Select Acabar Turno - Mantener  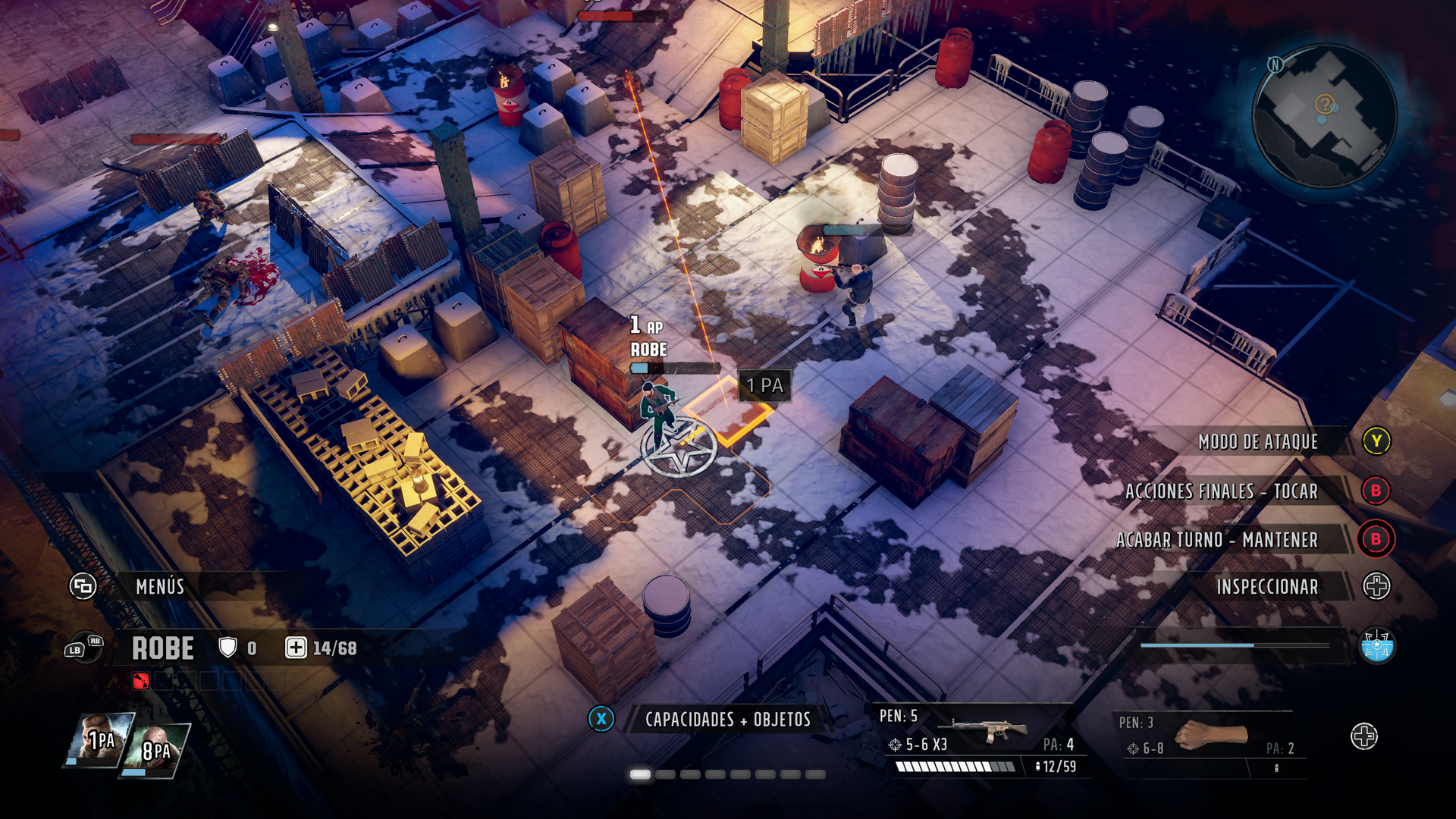pos(1216,540)
